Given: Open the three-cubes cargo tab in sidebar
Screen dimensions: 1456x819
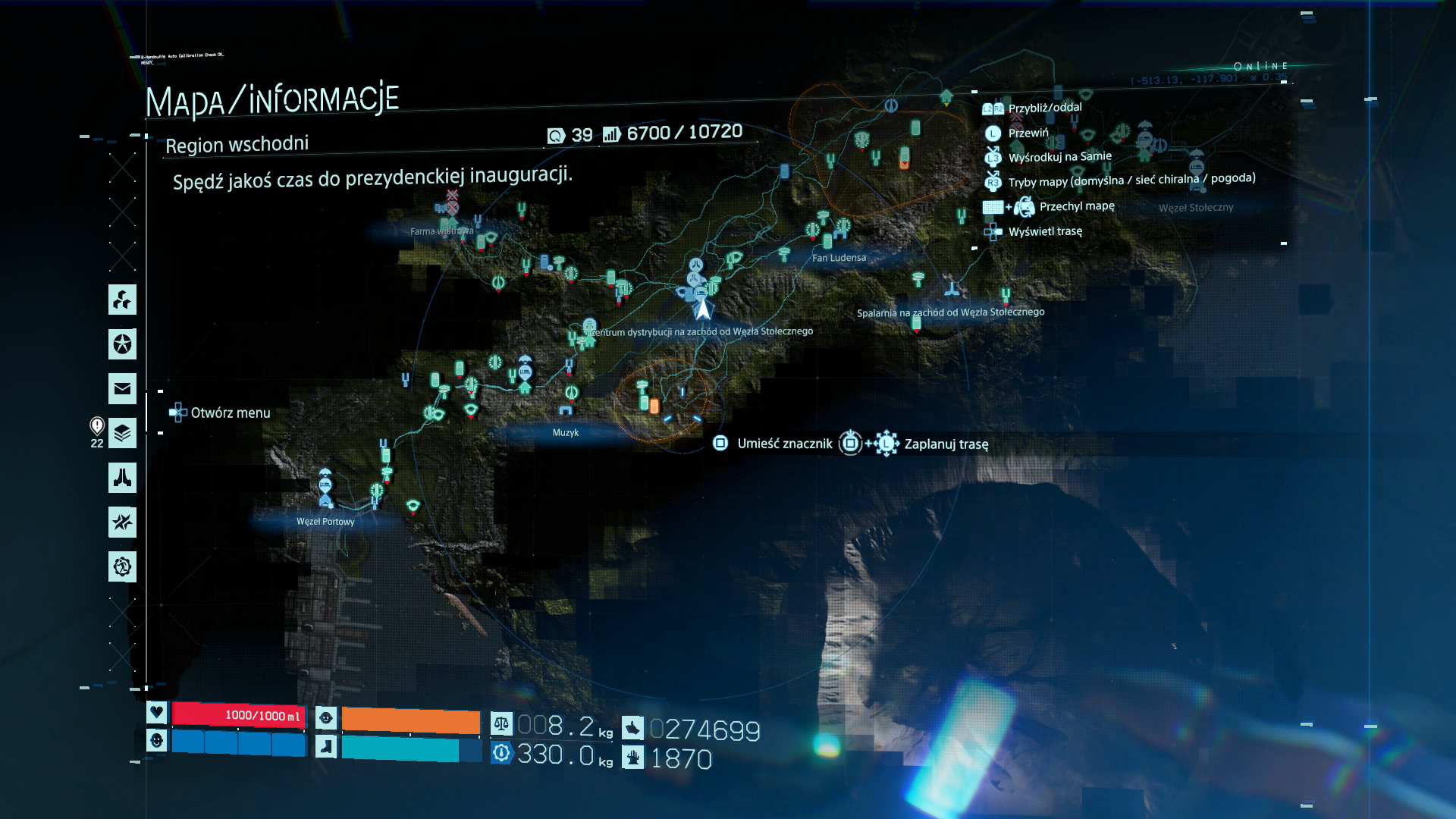Looking at the screenshot, I should point(122,300).
